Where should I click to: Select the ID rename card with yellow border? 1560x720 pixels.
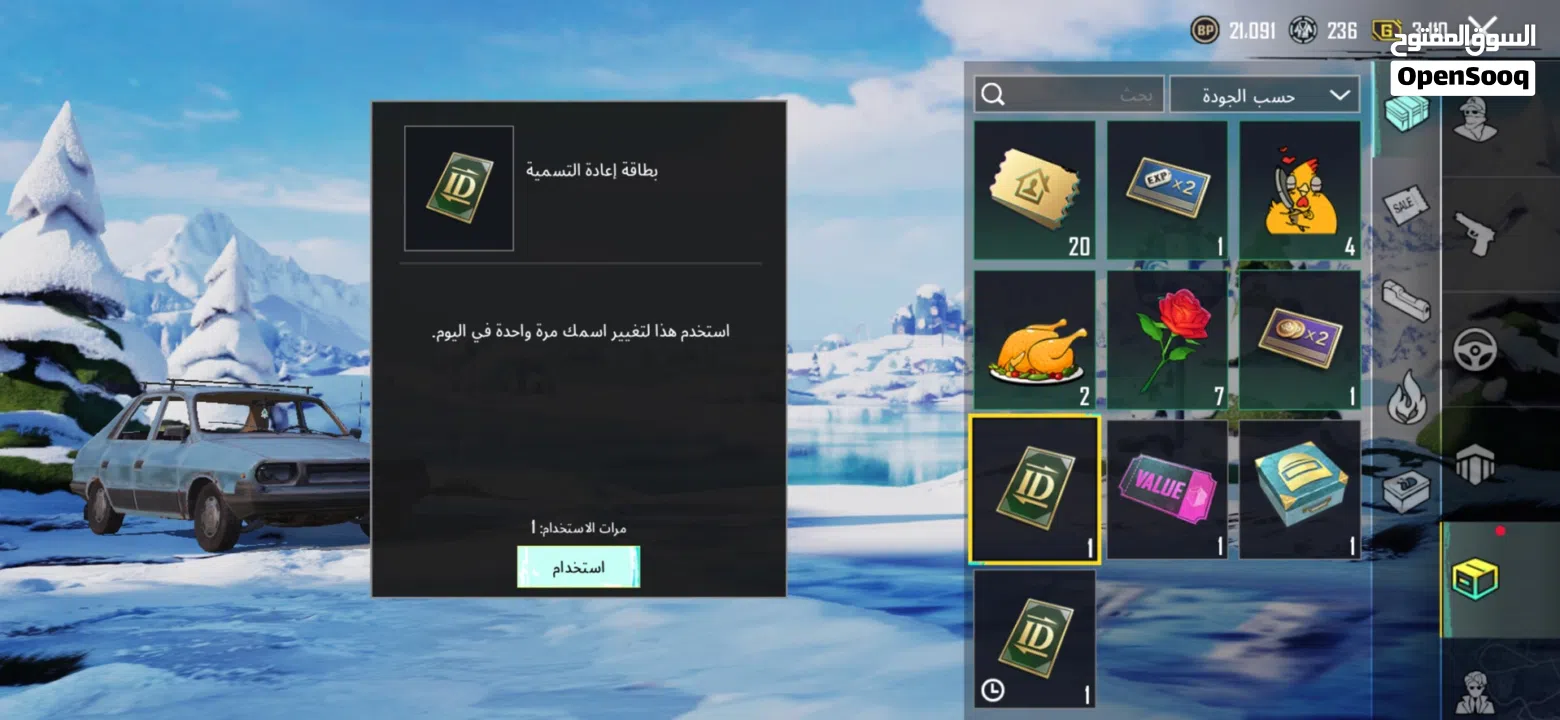coord(1035,488)
